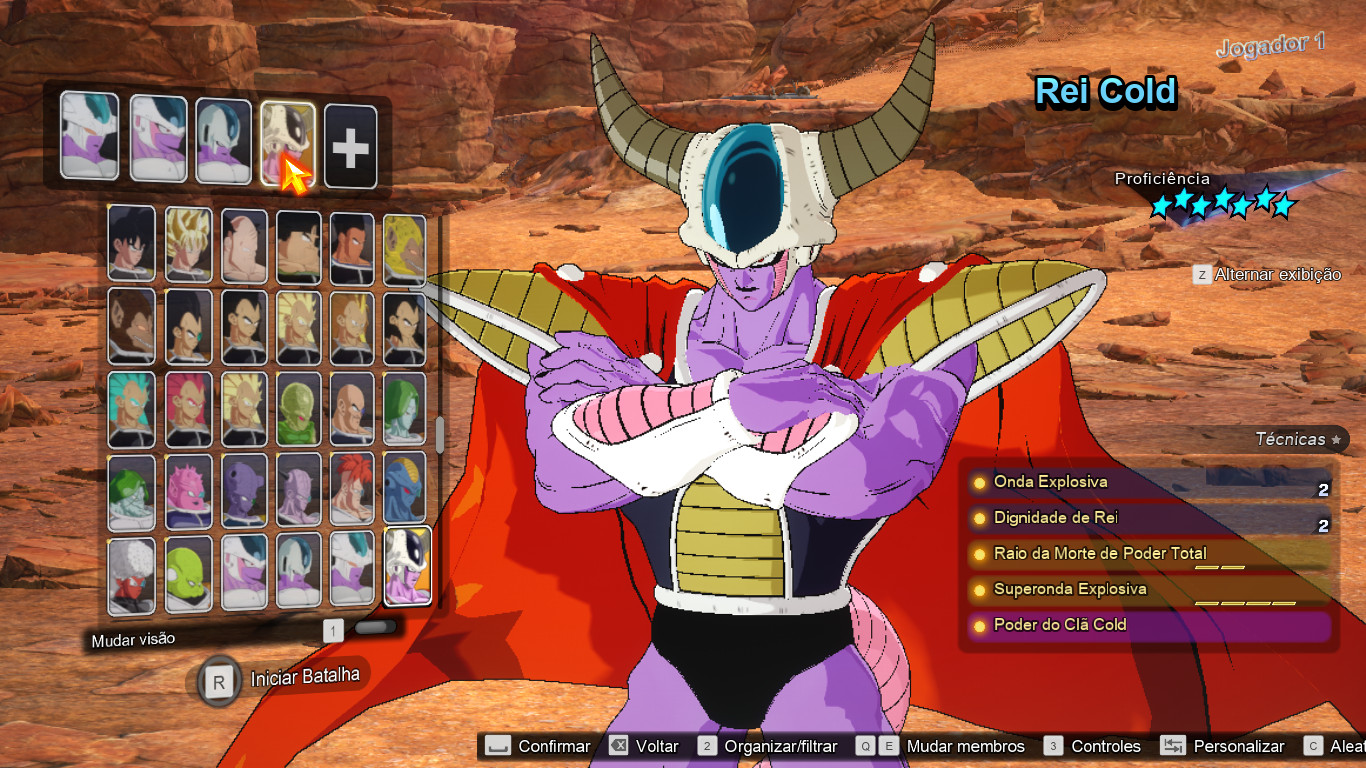
Task: Choose green Guldo's portrait
Action: (x=187, y=574)
